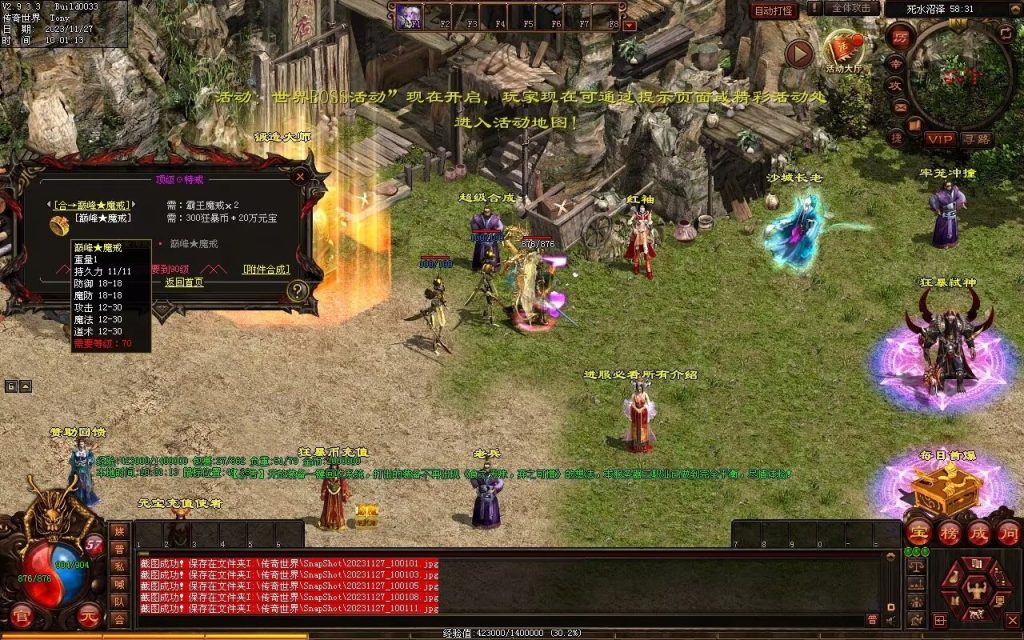Click the round play arrow button
This screenshot has width=1024, height=640.
798,53
